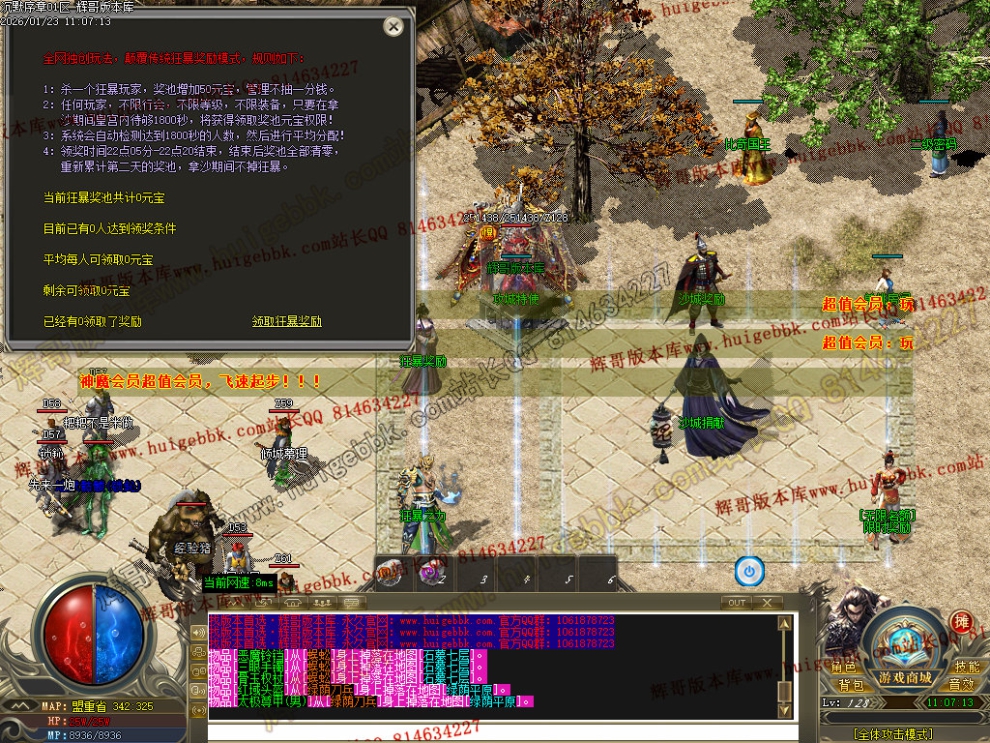
Task: Click the blue power button icon
Action: click(749, 571)
